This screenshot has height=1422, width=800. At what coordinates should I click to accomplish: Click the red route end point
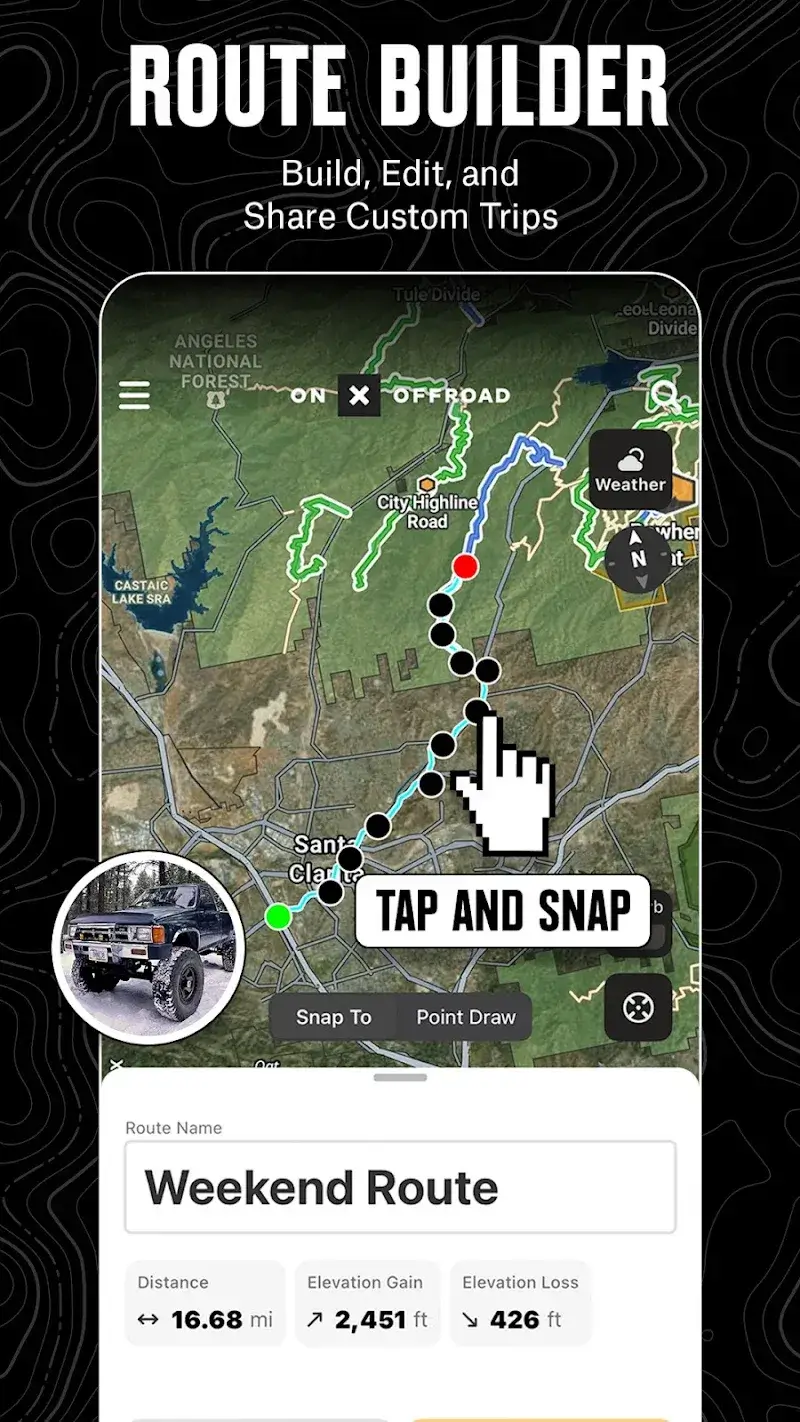point(465,567)
